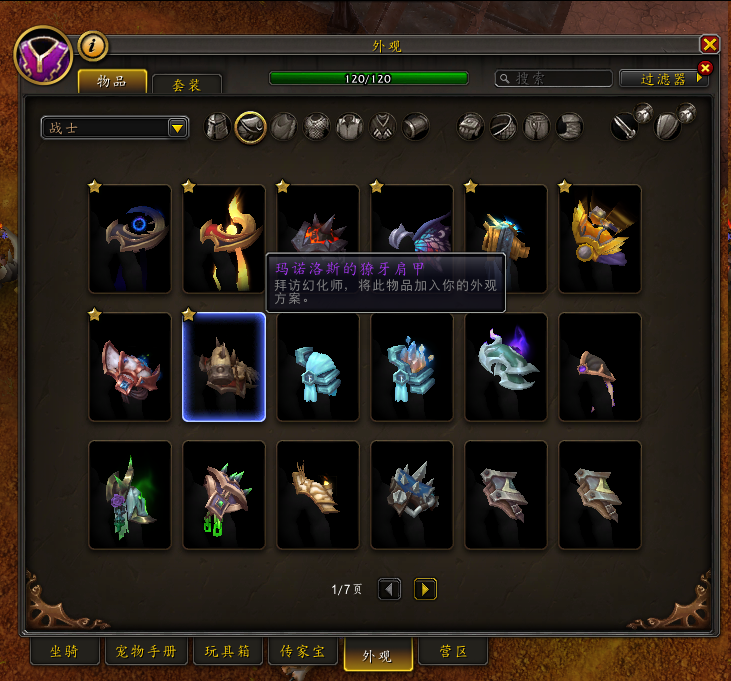Open the 战士 class dropdown
The height and width of the screenshot is (681, 731).
pyautogui.click(x=115, y=128)
